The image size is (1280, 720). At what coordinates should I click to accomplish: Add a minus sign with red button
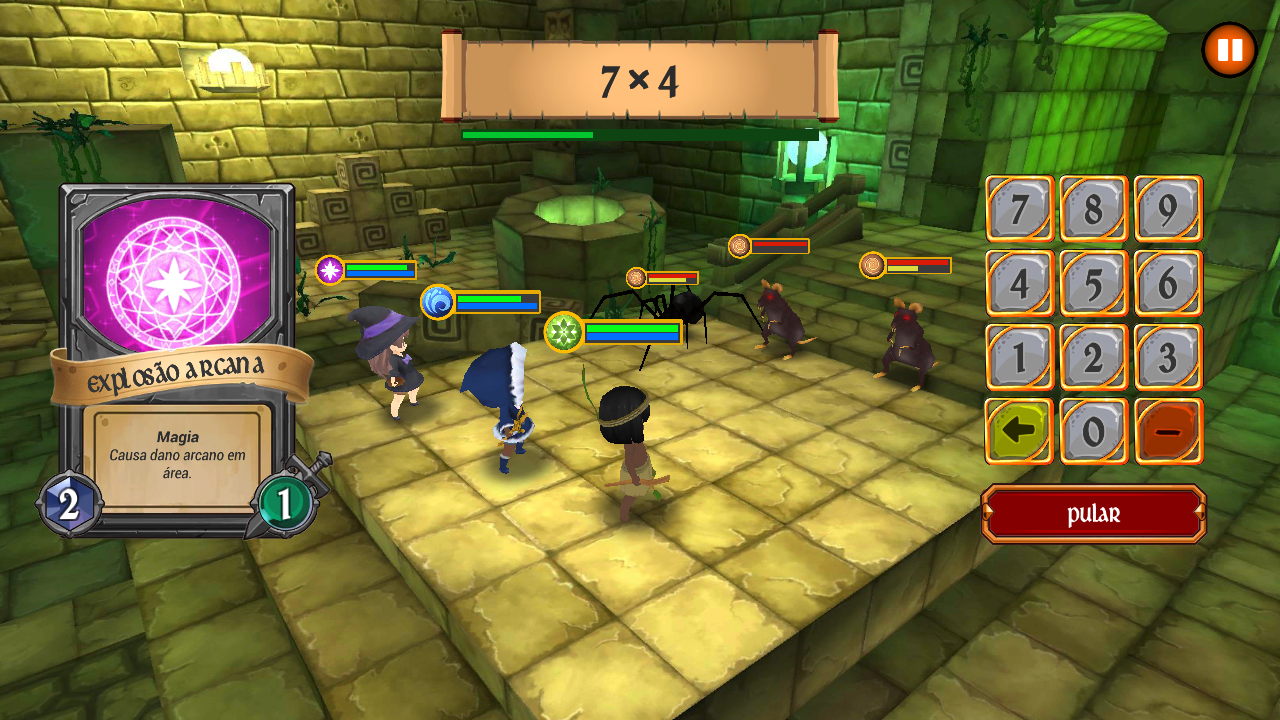point(1168,431)
